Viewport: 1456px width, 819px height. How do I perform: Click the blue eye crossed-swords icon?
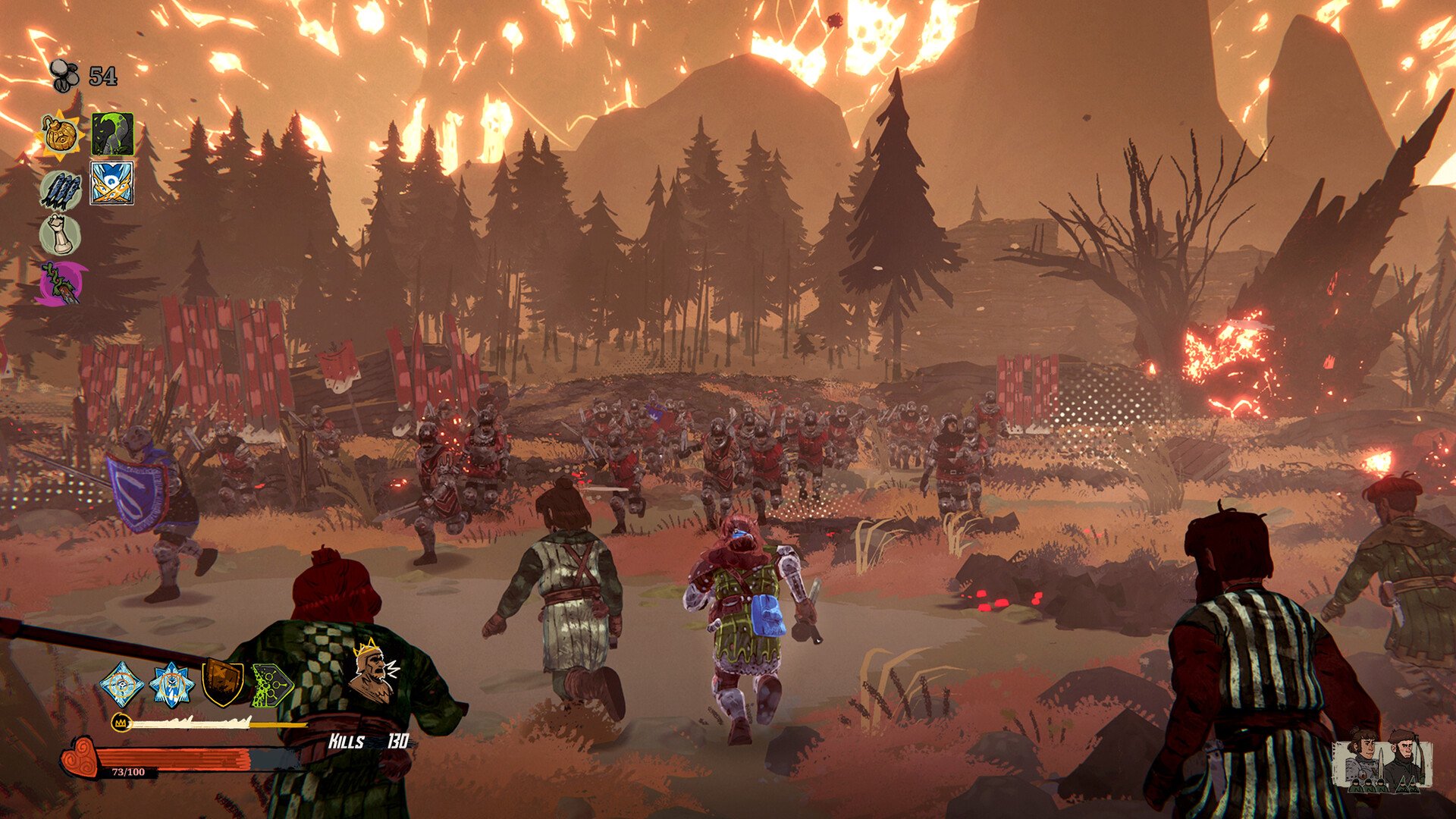(112, 183)
